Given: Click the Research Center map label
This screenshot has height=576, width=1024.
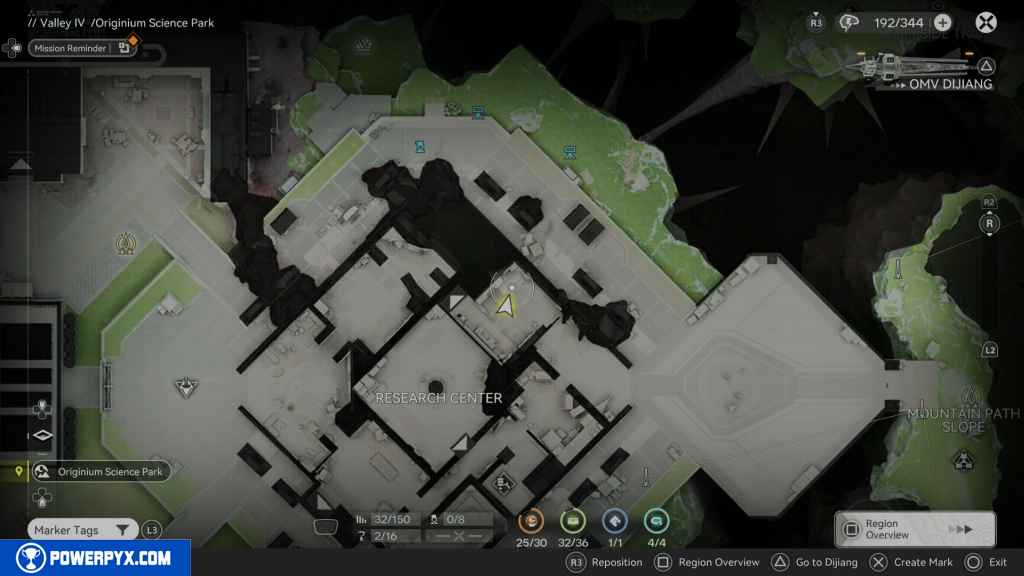Looking at the screenshot, I should pos(438,398).
